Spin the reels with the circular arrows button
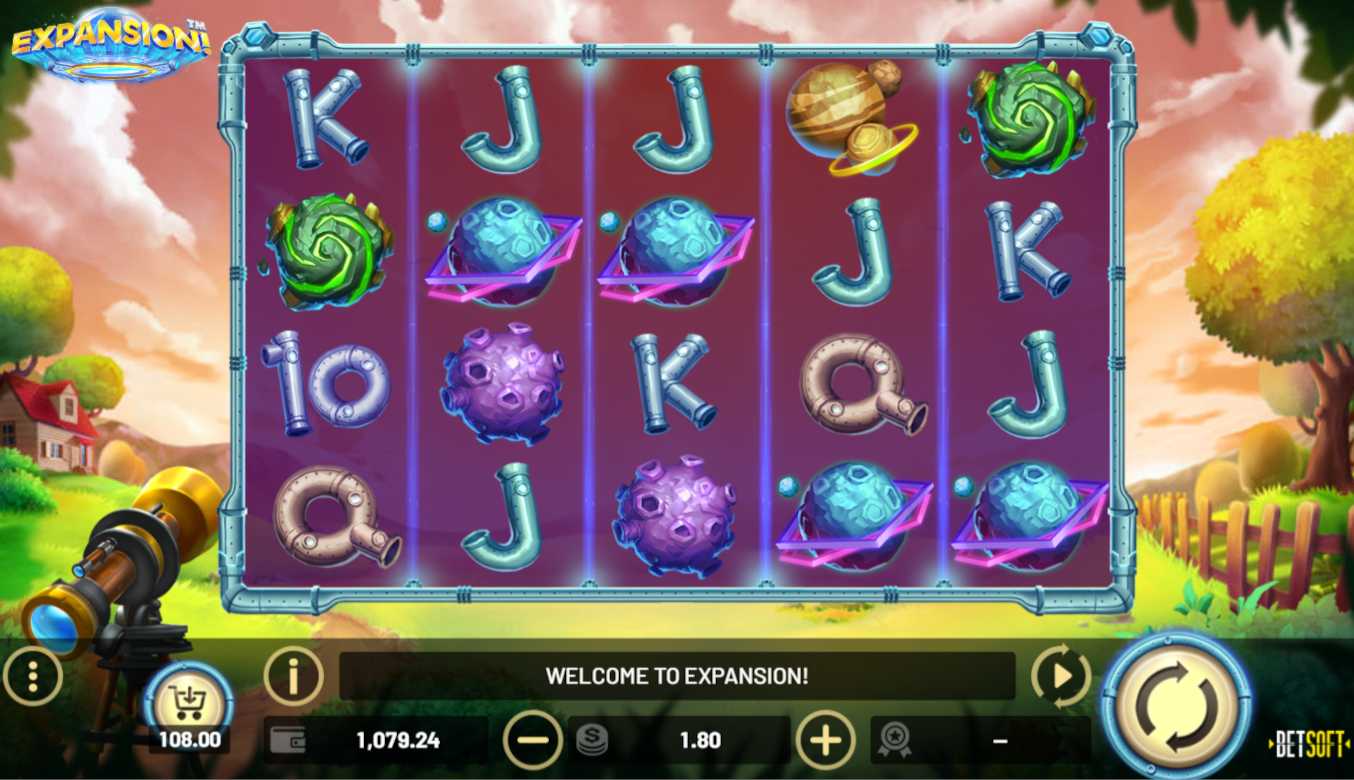The image size is (1354, 780). [x=1176, y=706]
